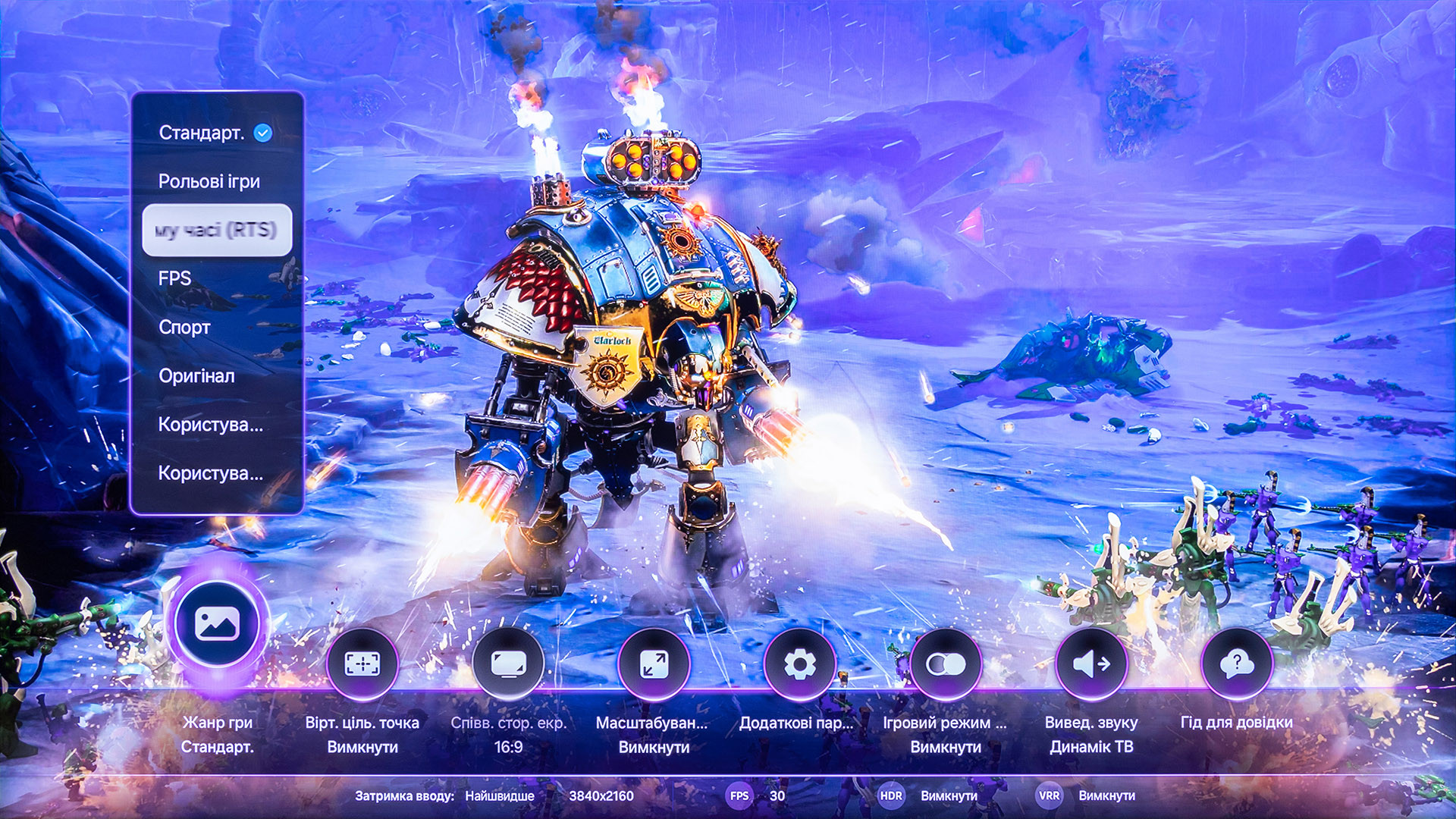Switch genre to FPS

point(175,279)
